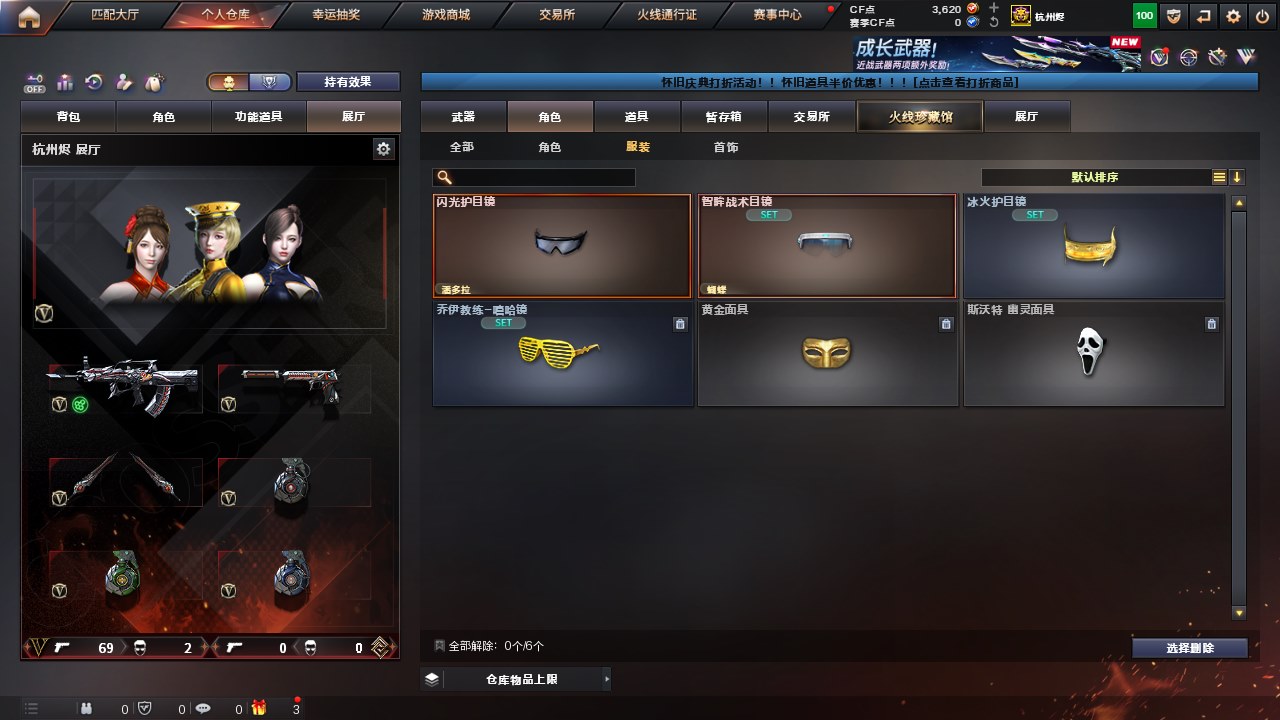
Task: Switch to the 背包 backpack tab
Action: point(69,117)
